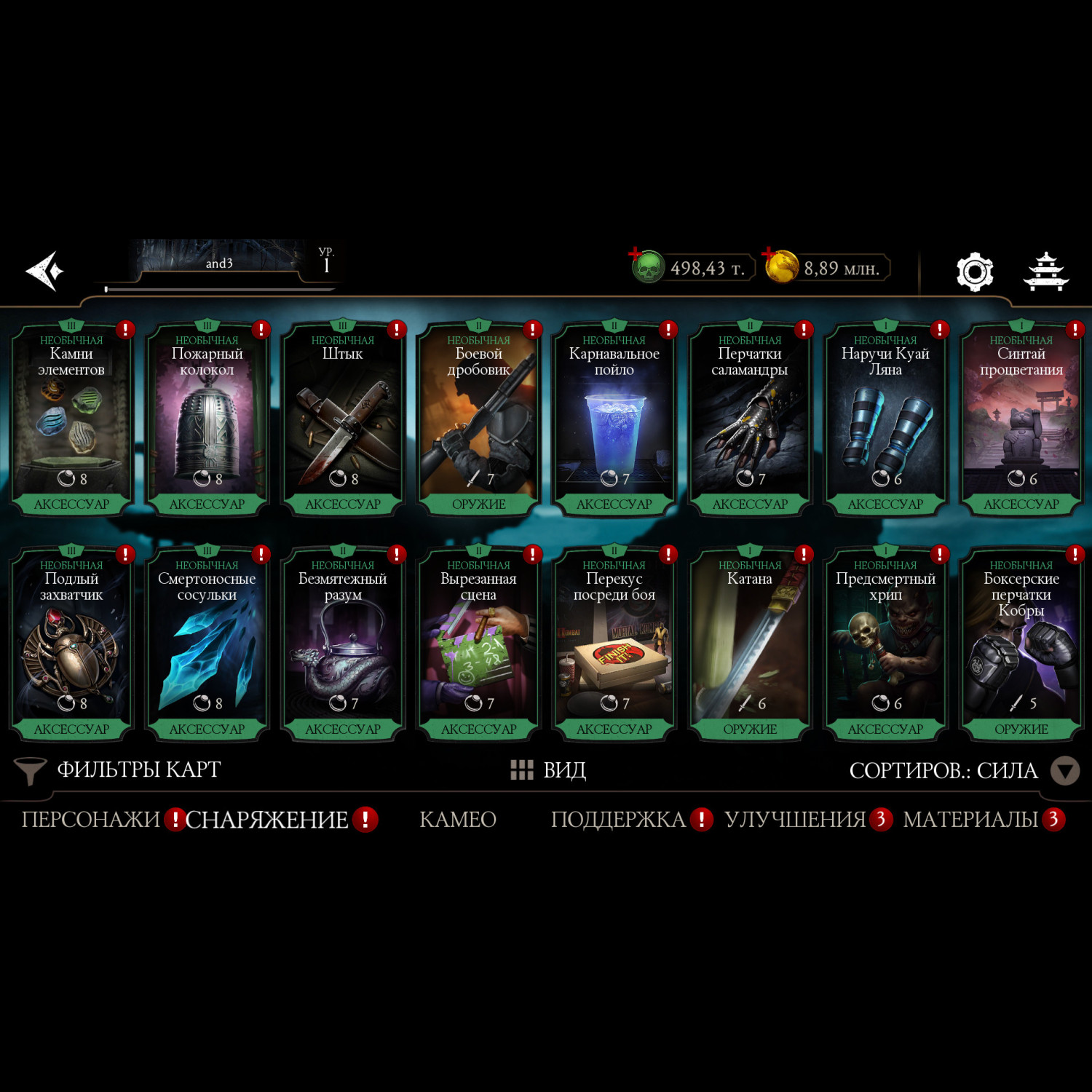Viewport: 1092px width, 1092px height.
Task: Choose the Катана weapon card
Action: click(750, 644)
